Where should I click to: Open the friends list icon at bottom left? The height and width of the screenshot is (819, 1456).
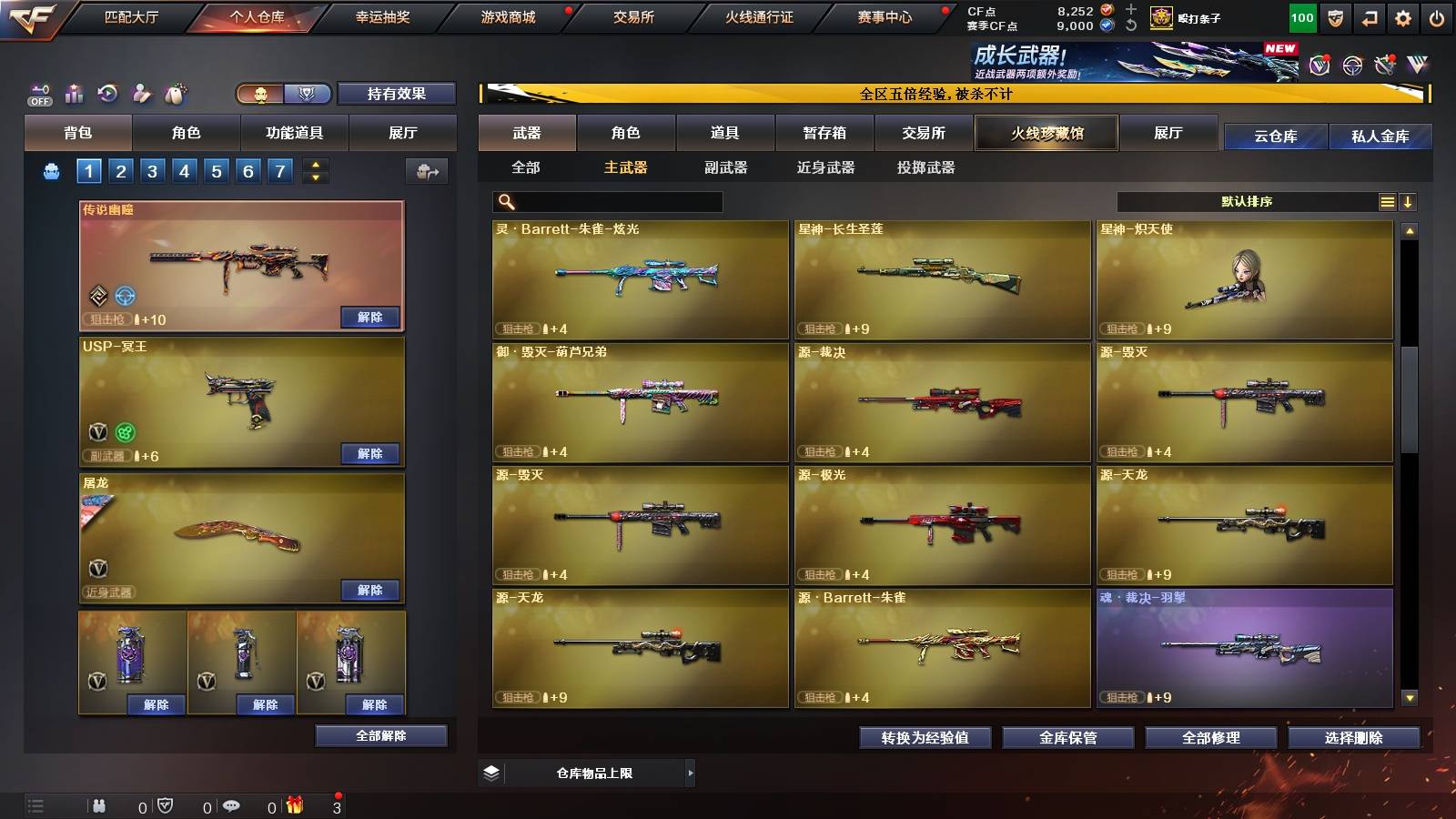[x=98, y=804]
